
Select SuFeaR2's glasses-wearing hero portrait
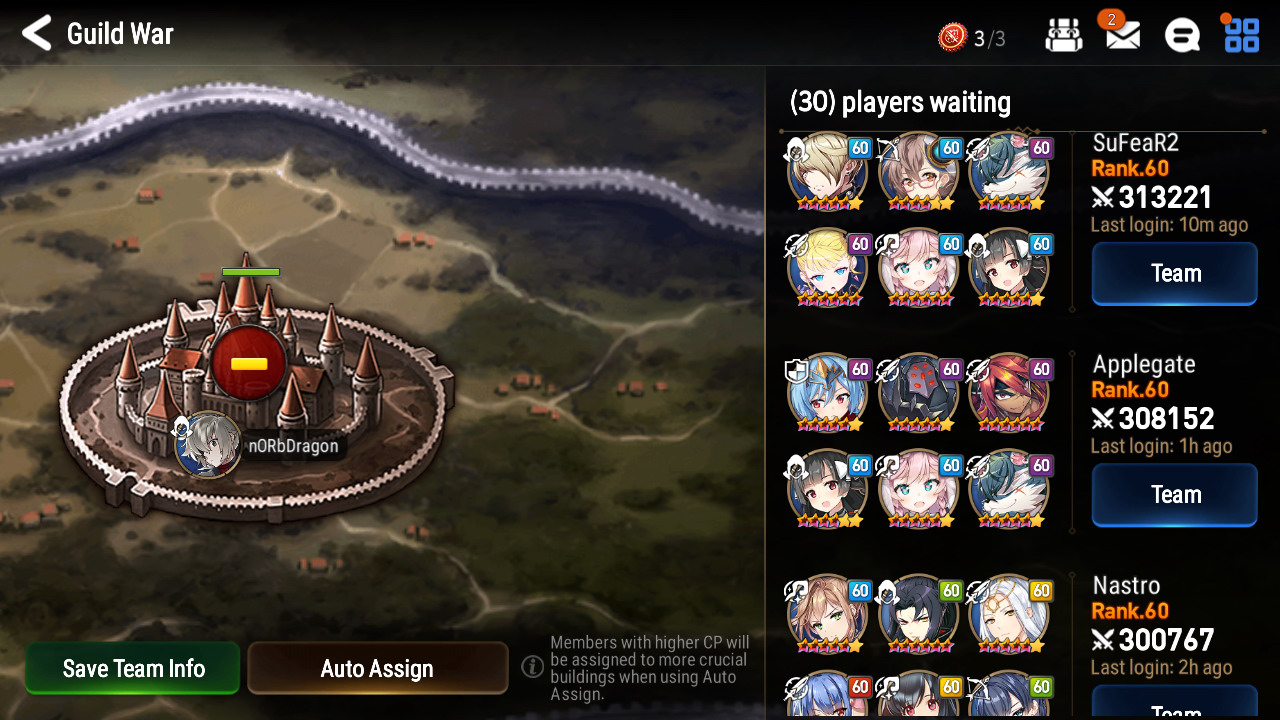tap(918, 172)
